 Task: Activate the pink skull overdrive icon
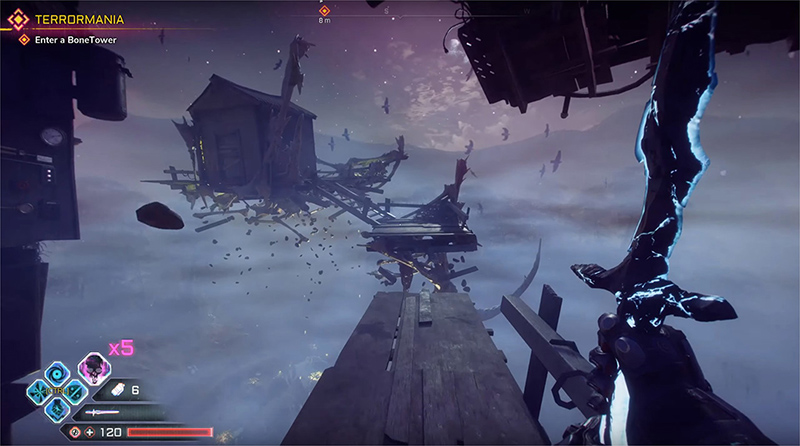pyautogui.click(x=93, y=368)
